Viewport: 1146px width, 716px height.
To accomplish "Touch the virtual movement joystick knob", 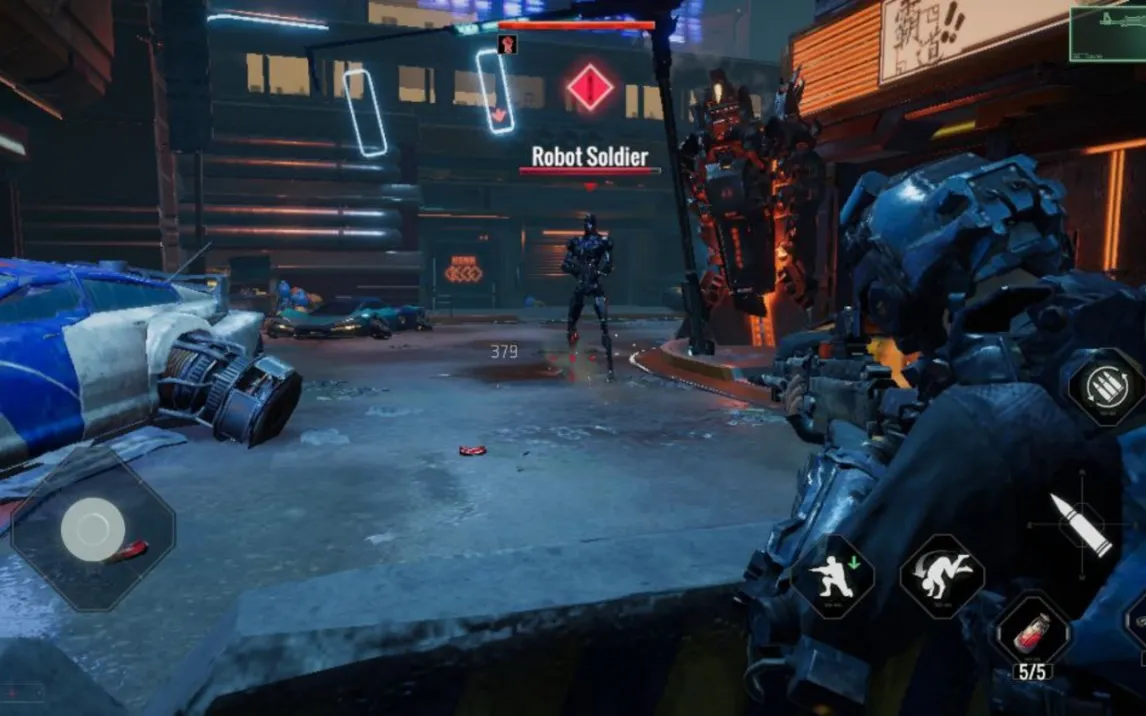I will coord(93,529).
